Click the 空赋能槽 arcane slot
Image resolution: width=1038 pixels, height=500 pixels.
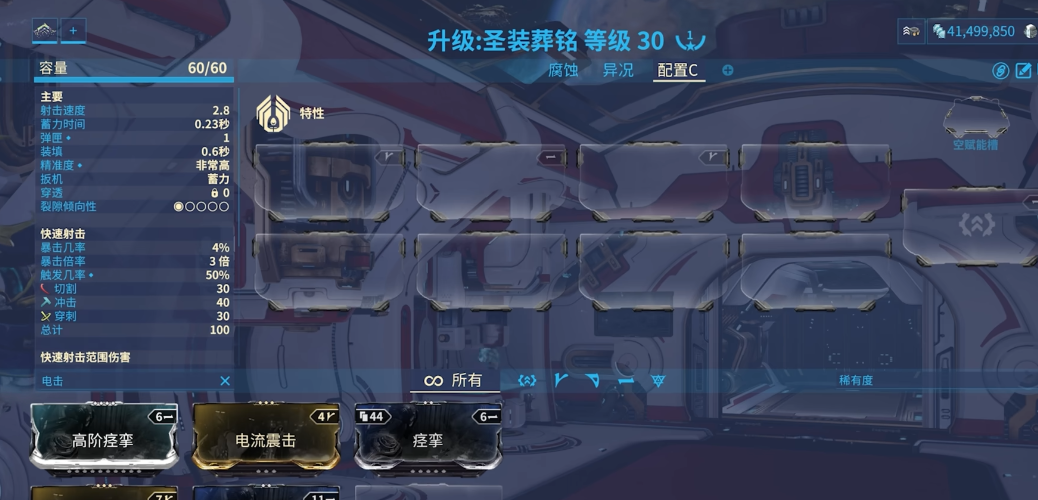click(x=974, y=122)
